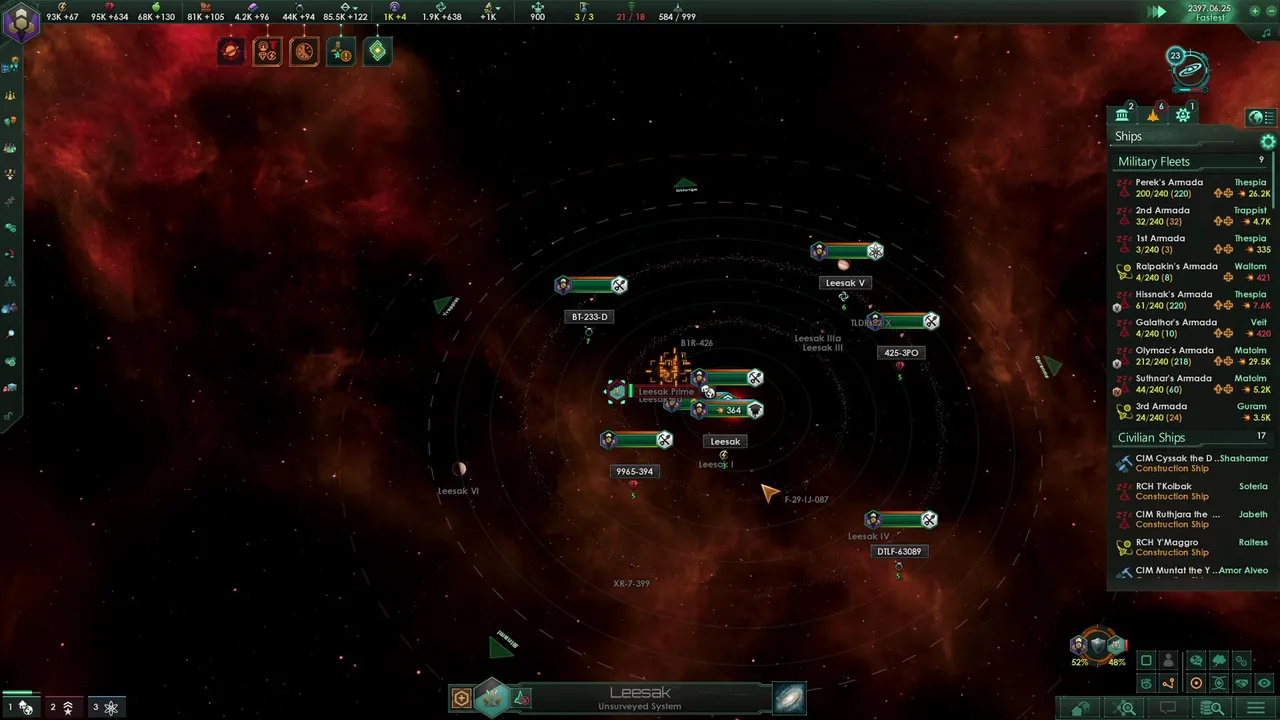
Task: Open the music player note icon
Action: coord(1267,33)
